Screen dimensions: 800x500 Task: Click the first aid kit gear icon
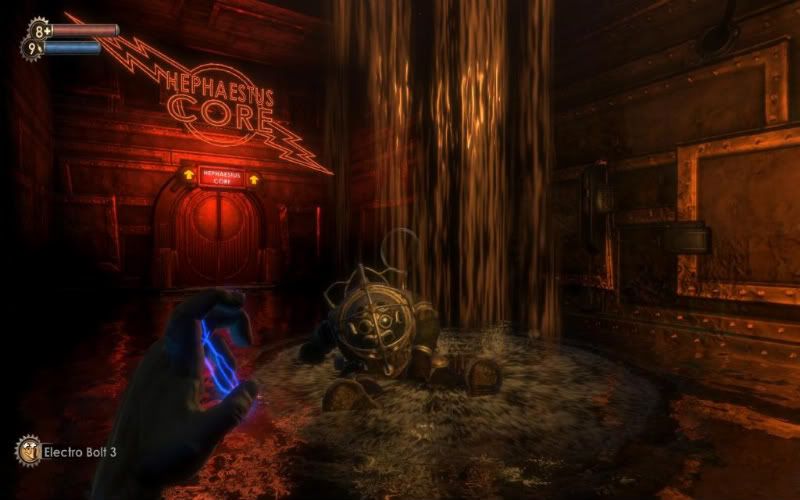pos(40,29)
